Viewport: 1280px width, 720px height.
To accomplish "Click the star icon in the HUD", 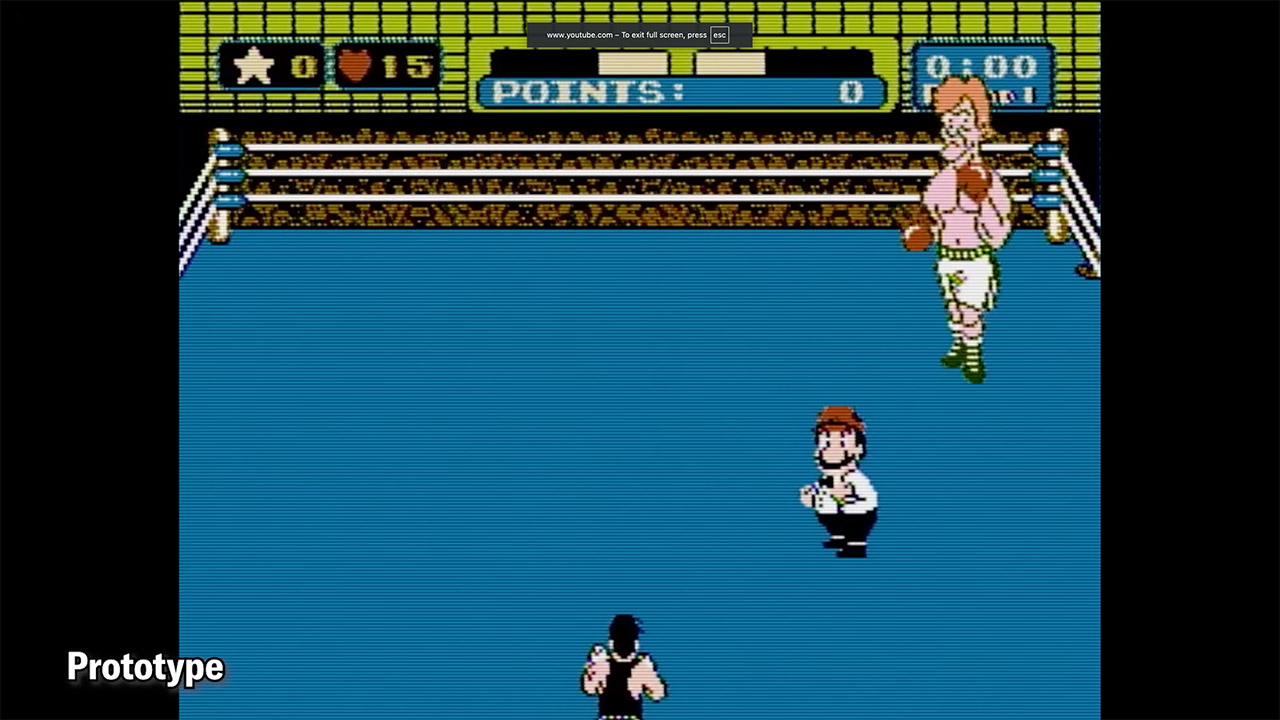I will click(256, 67).
